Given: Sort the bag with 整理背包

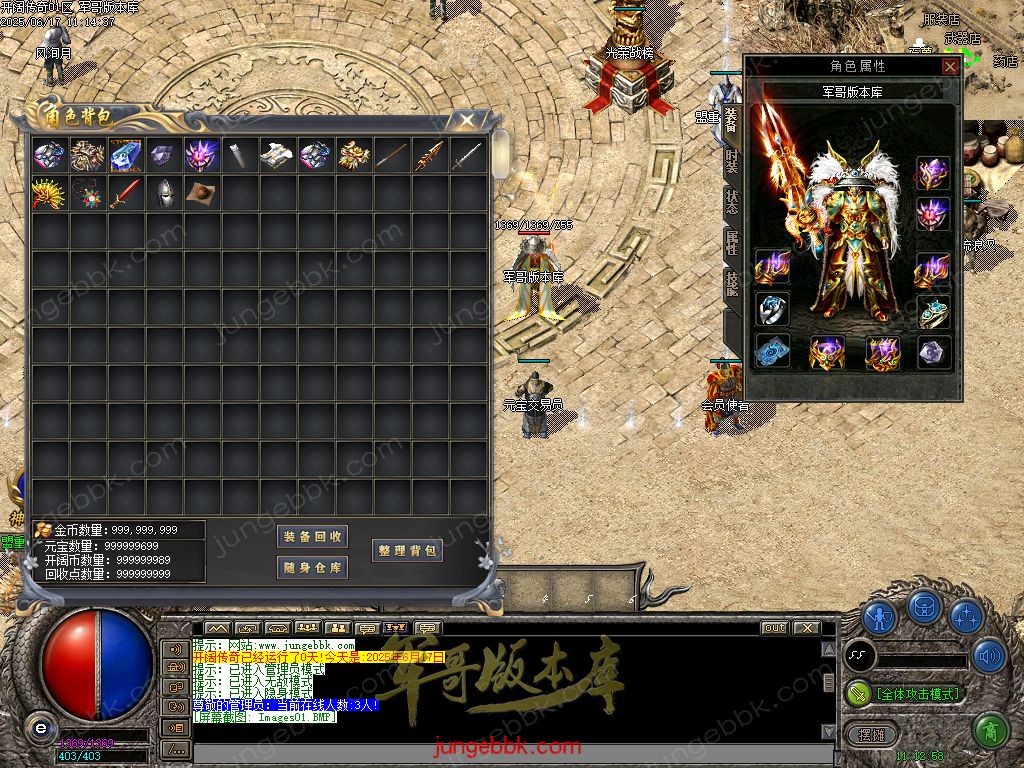Looking at the screenshot, I should [x=407, y=551].
